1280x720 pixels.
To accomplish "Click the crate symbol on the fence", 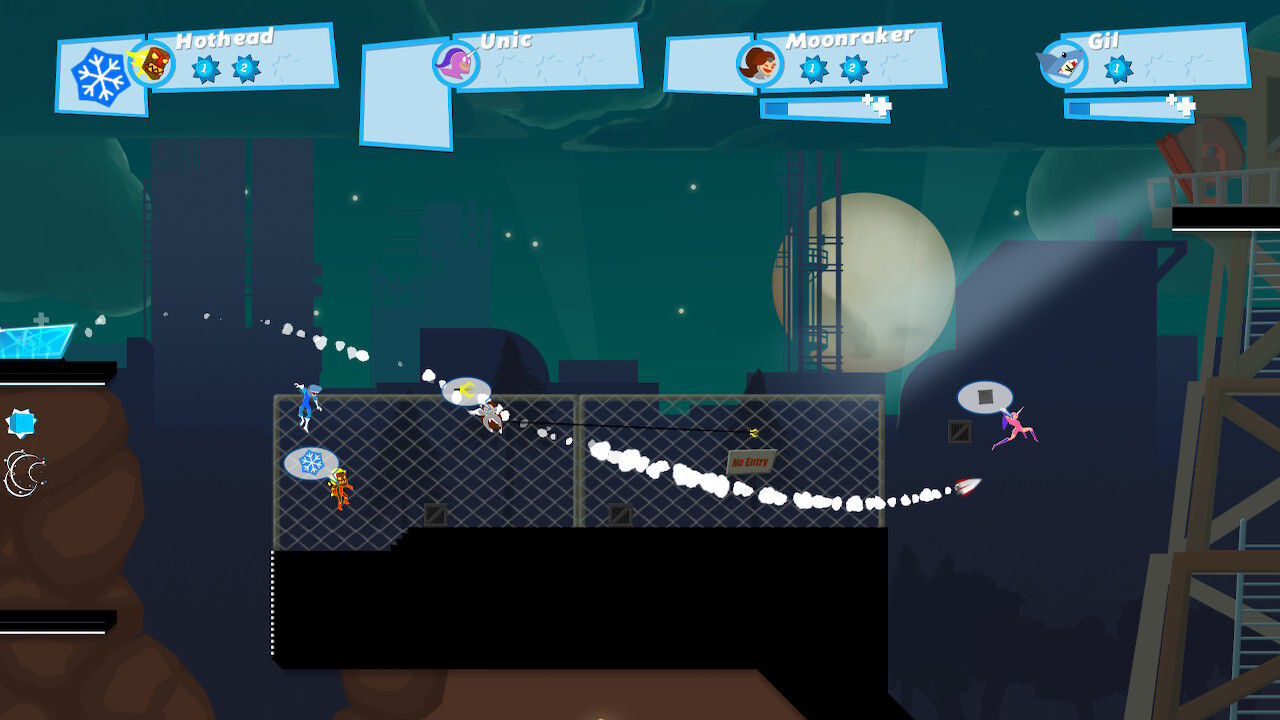I will (436, 516).
